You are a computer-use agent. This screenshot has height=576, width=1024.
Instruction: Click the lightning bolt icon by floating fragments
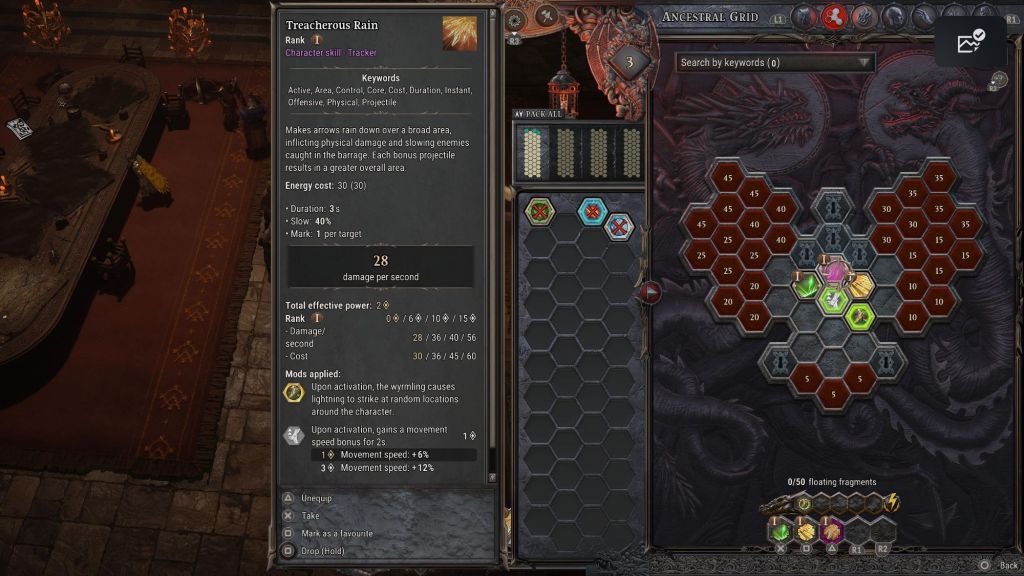(892, 503)
